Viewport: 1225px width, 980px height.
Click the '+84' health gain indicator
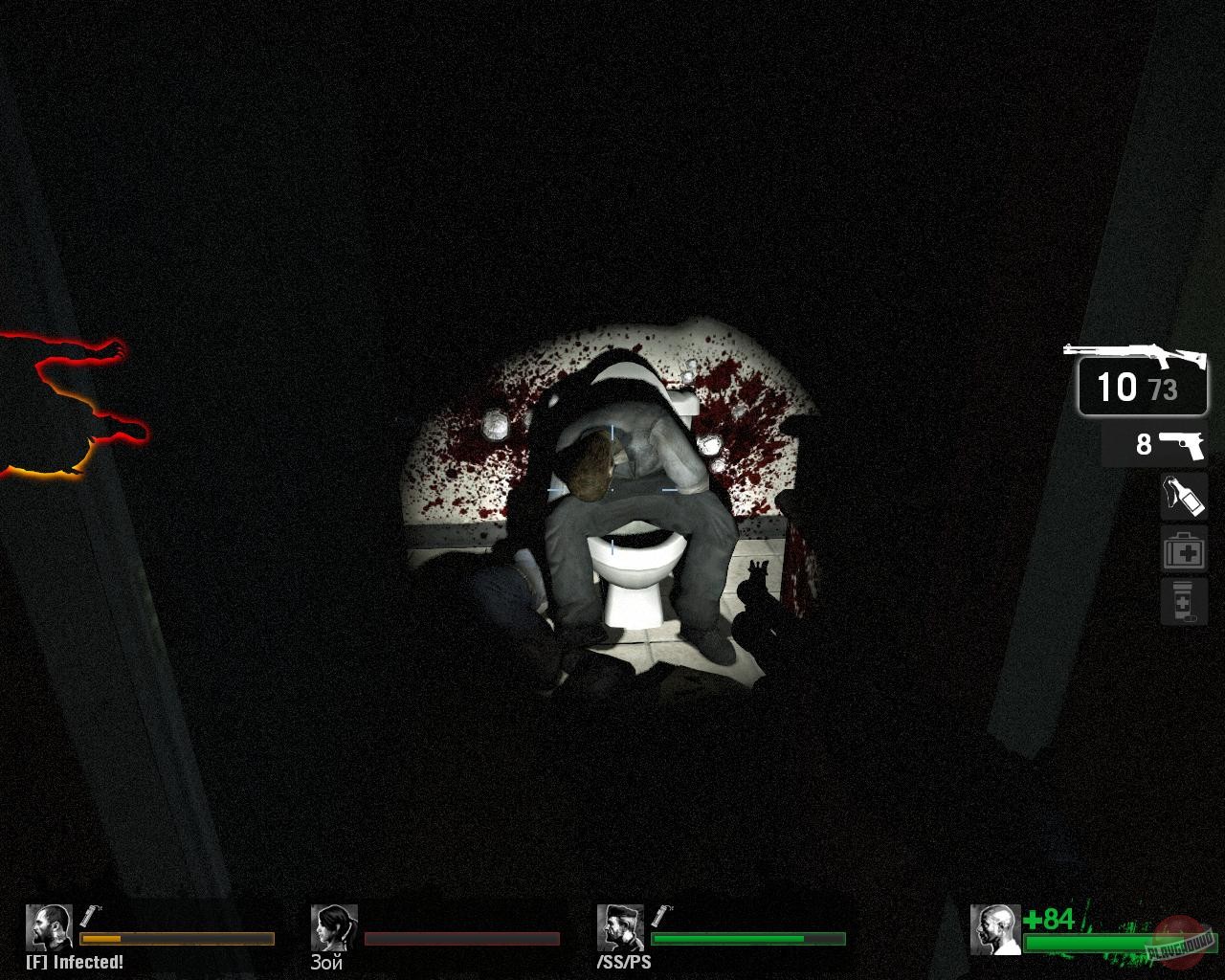[1046, 918]
